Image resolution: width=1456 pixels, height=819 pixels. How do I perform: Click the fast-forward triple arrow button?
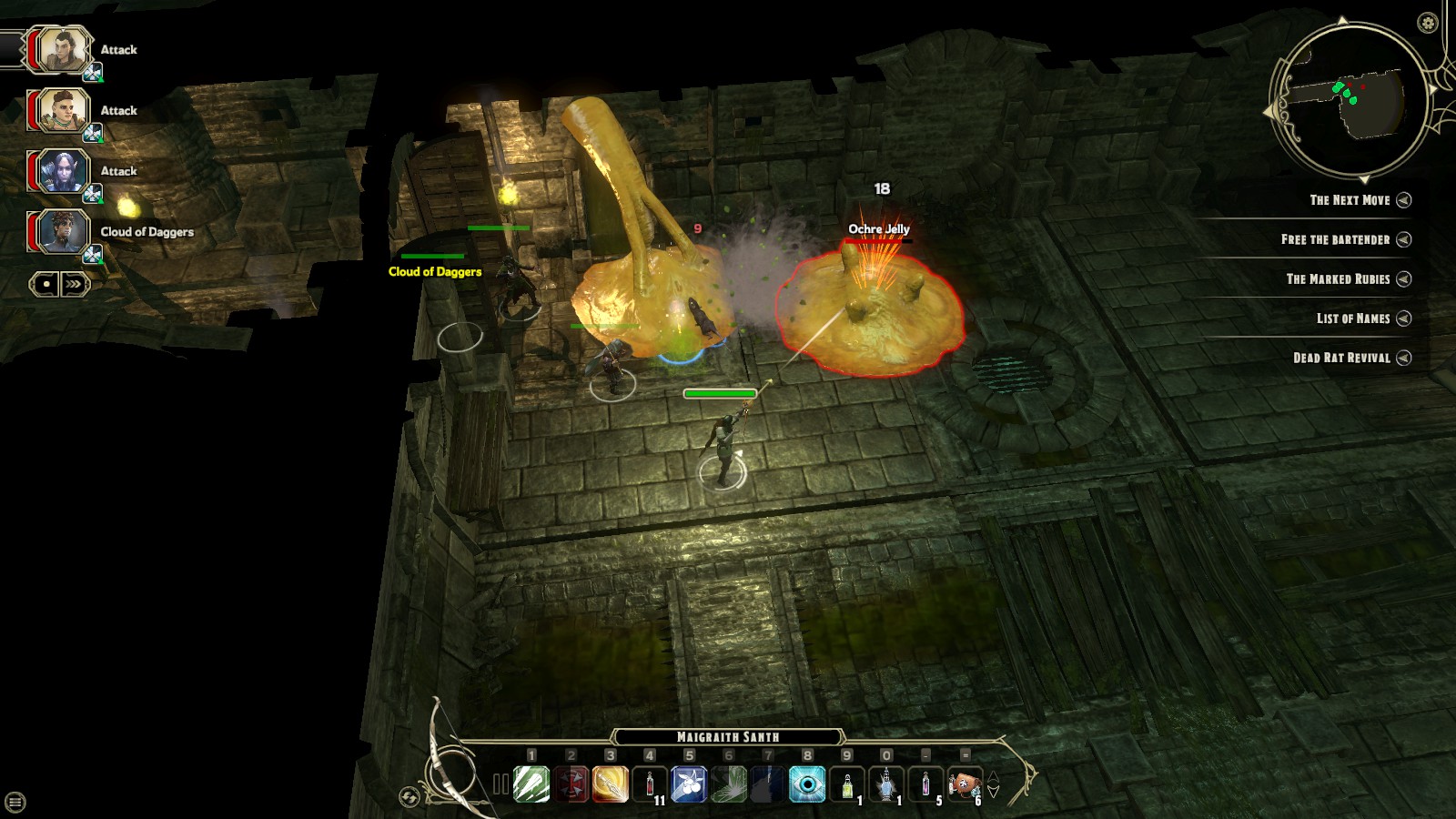click(74, 284)
